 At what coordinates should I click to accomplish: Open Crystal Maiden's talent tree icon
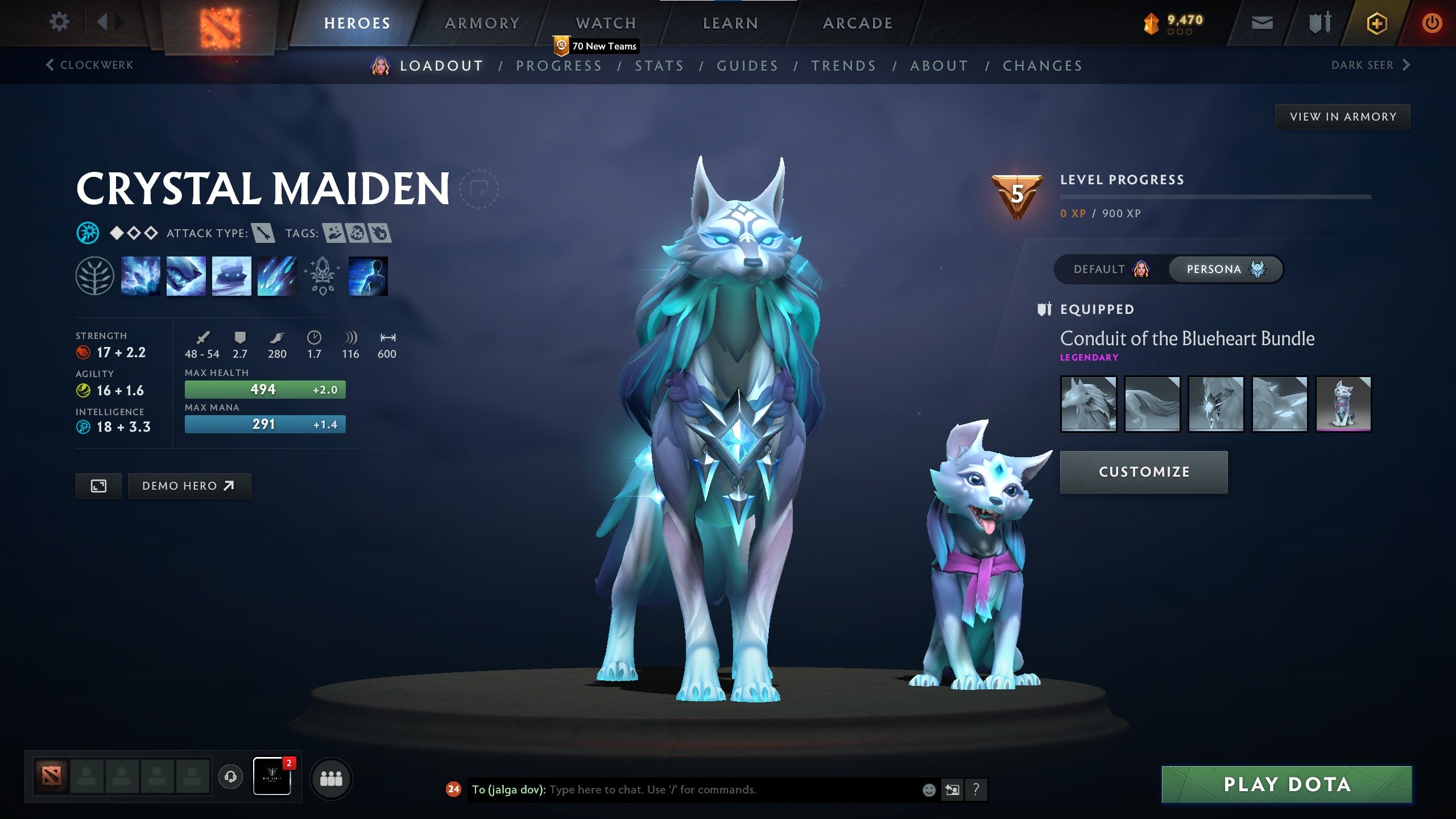94,277
